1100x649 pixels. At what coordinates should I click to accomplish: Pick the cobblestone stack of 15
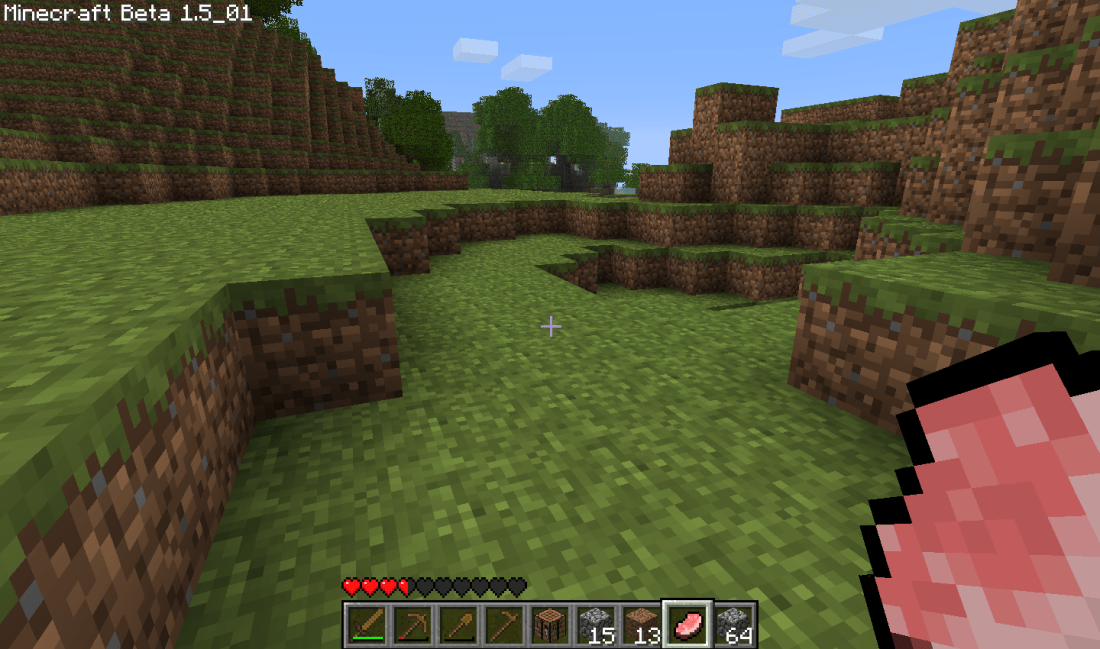point(596,625)
